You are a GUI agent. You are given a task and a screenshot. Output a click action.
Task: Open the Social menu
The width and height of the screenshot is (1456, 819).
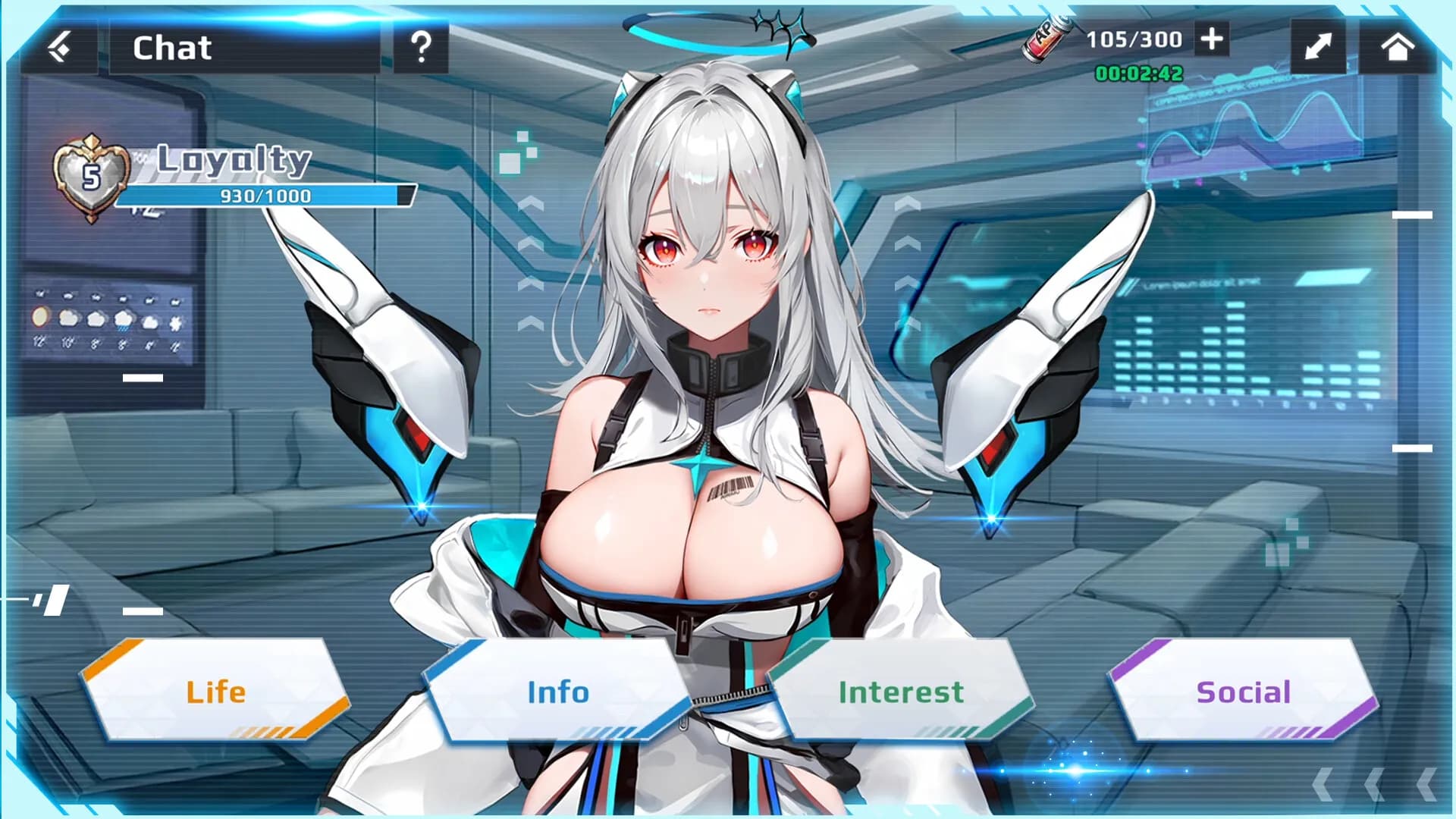click(x=1242, y=690)
